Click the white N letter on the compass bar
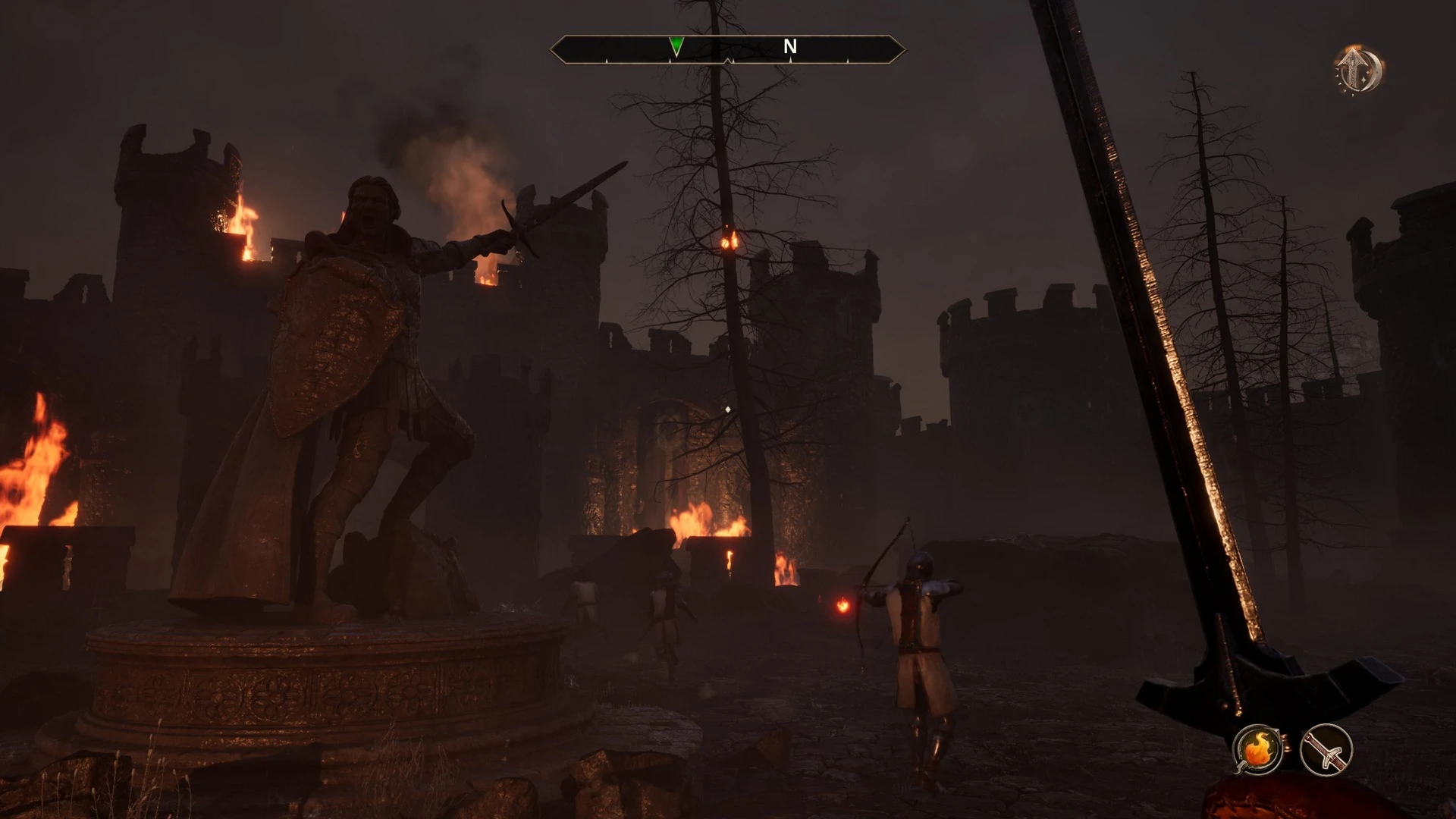This screenshot has height=819, width=1456. [x=791, y=47]
